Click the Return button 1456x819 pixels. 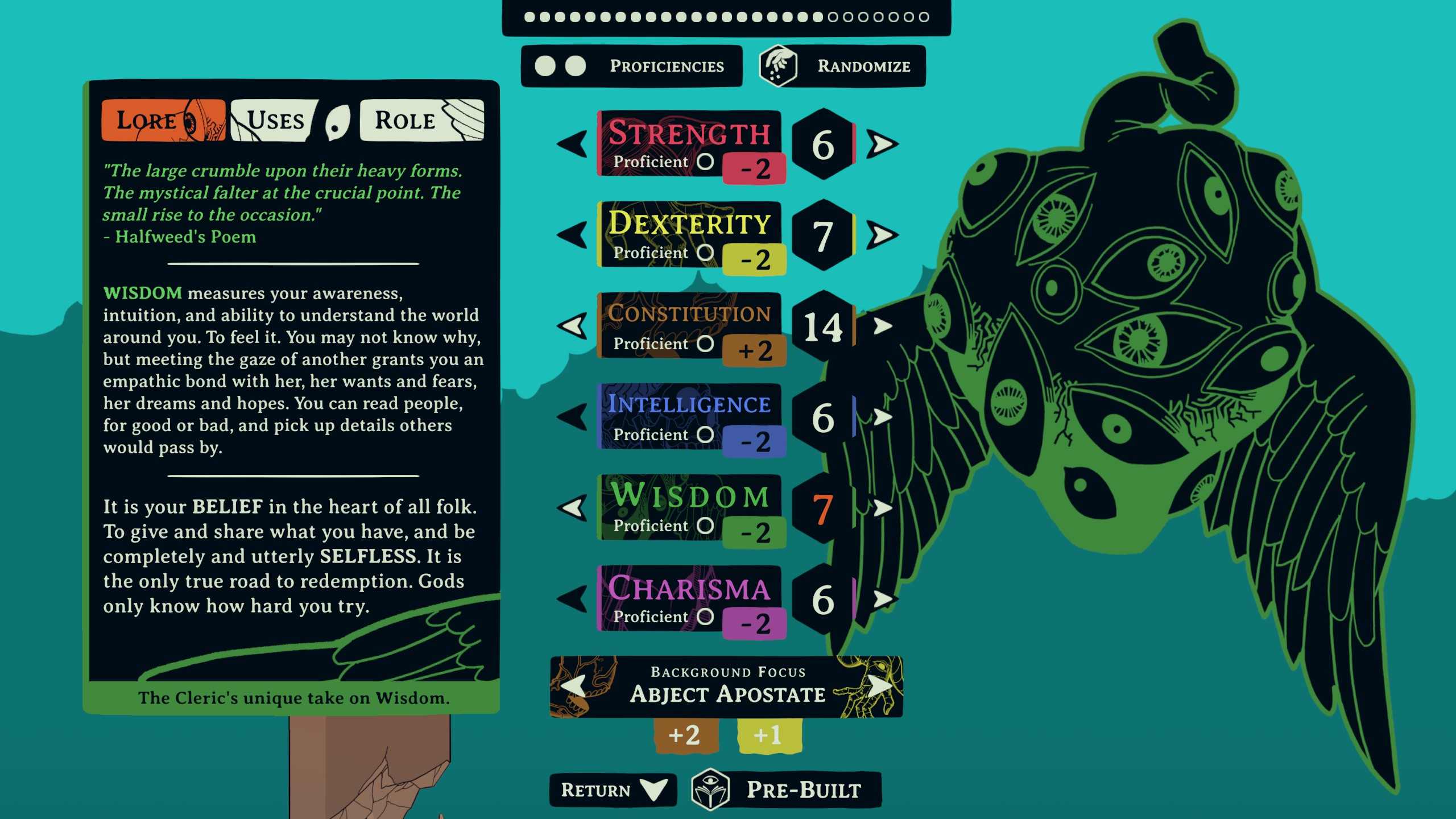pyautogui.click(x=613, y=790)
